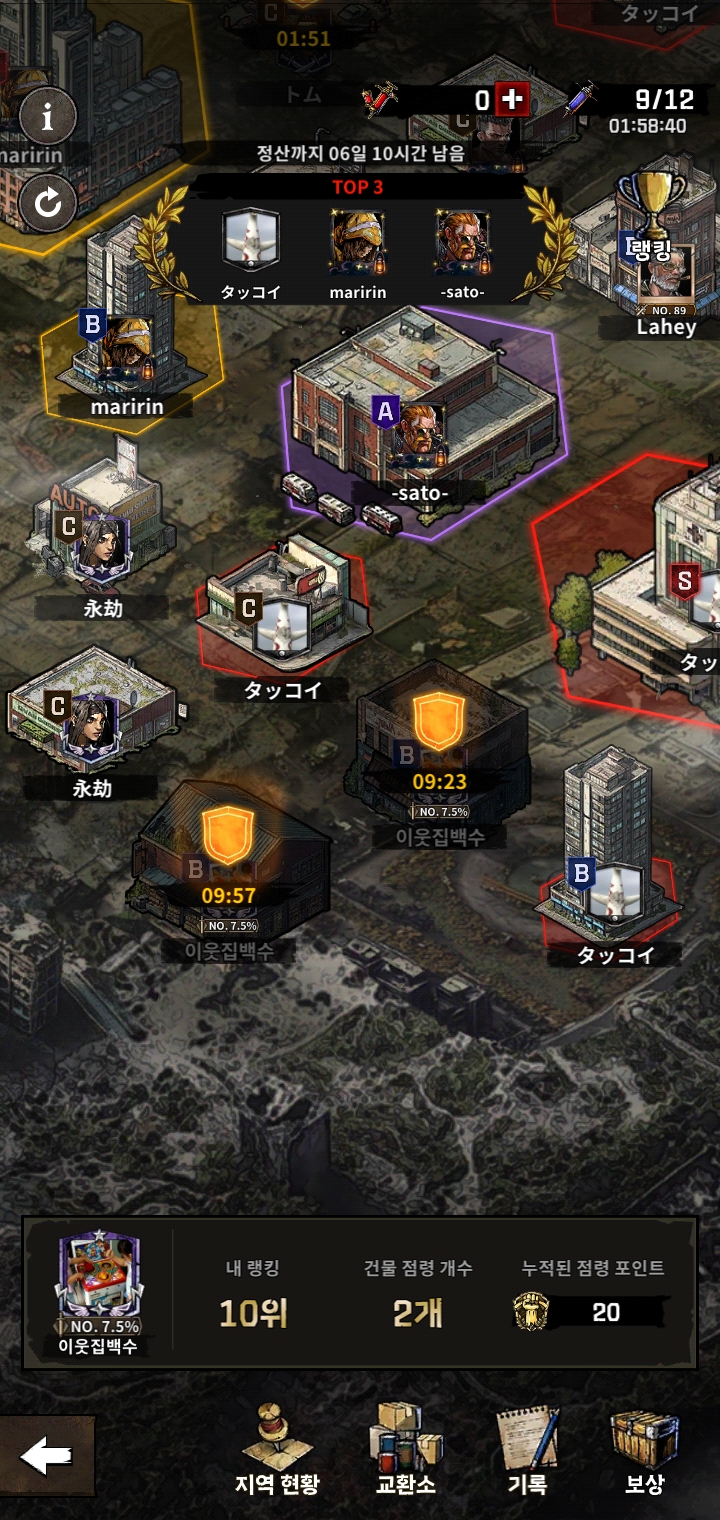Screen dimensions: 720x1520
Task: View -sato-'s portrait in TOP 3
Action: (x=462, y=243)
